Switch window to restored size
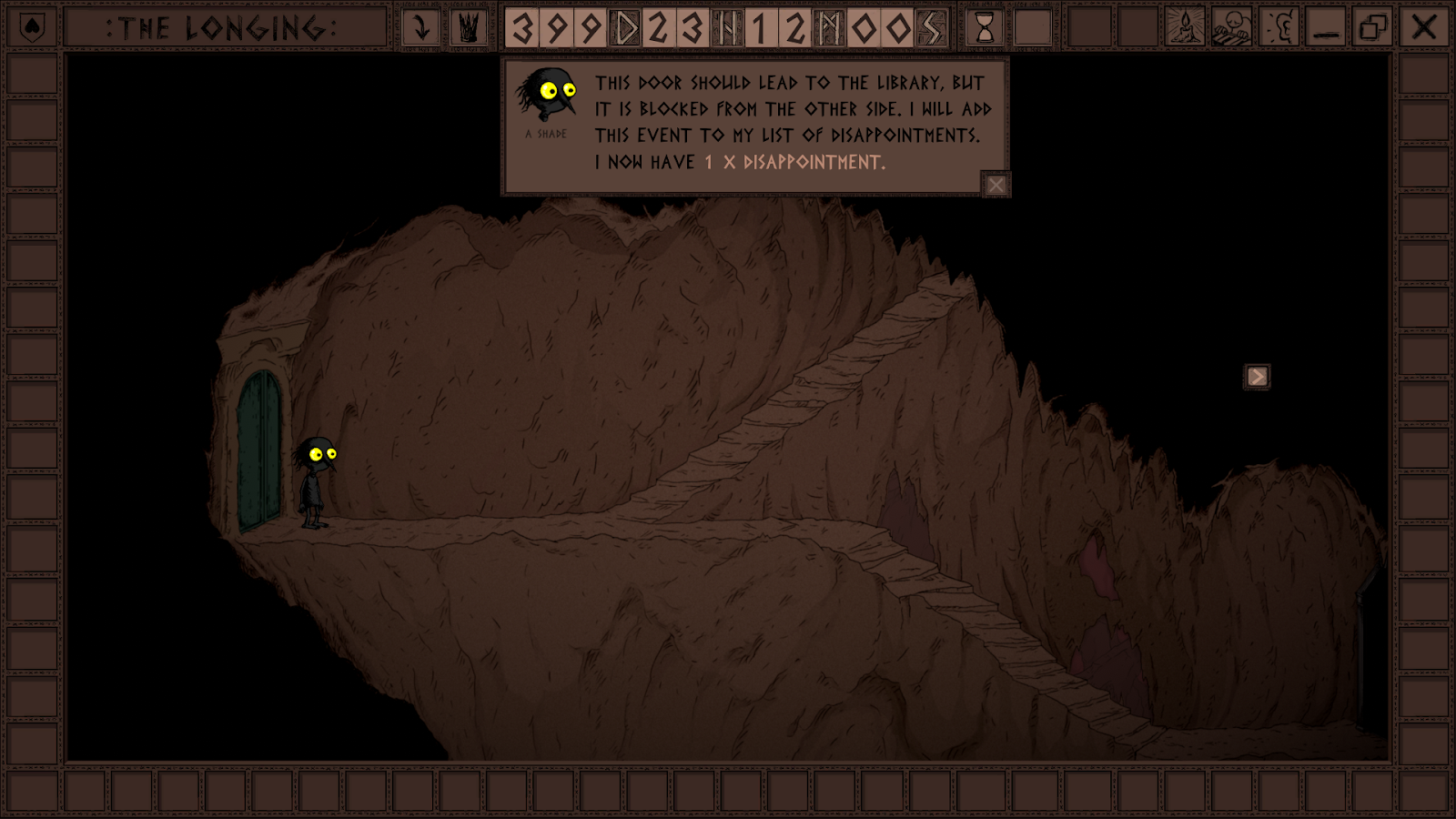1456x819 pixels. point(1374,28)
